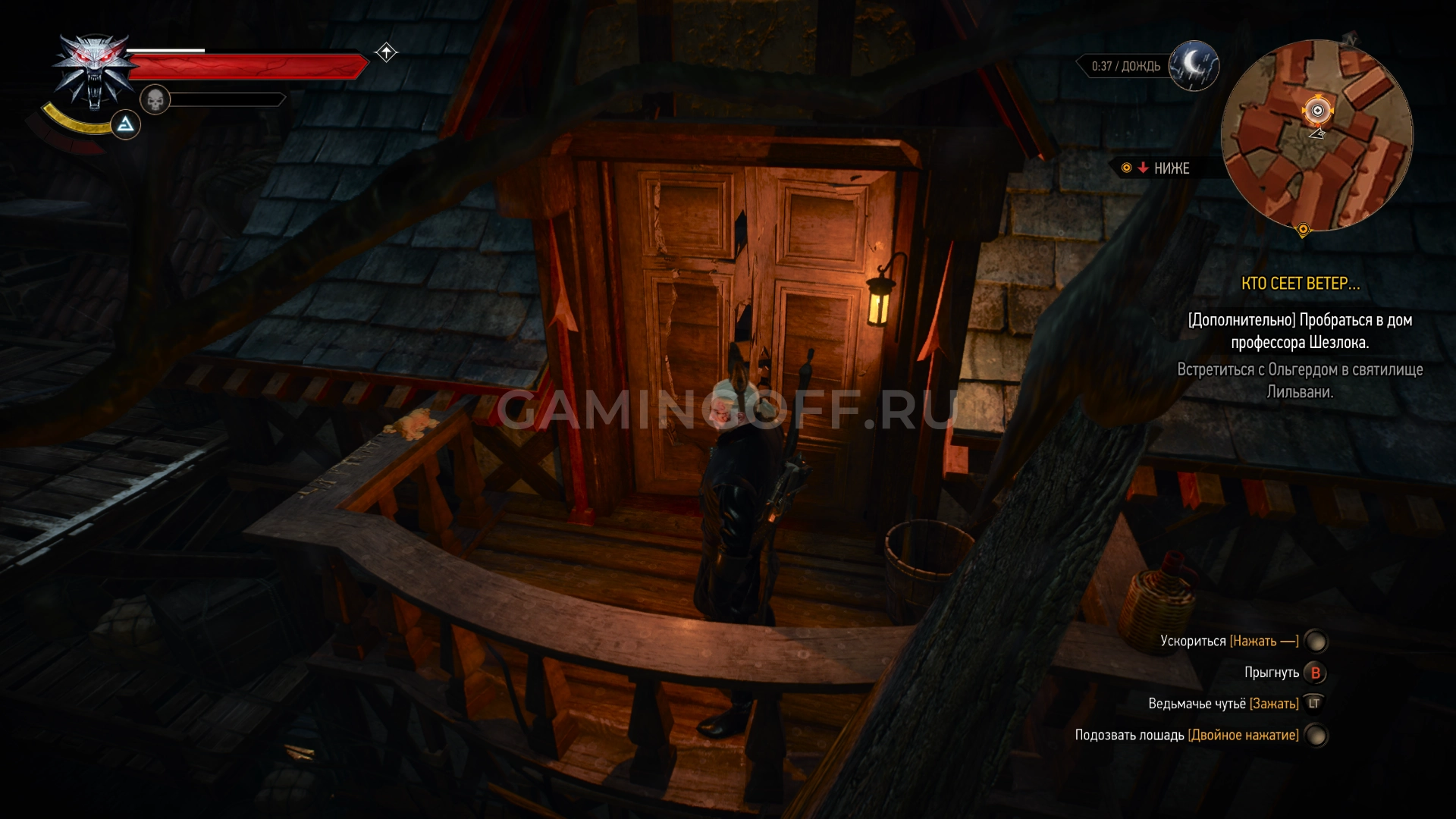Select the quest title Кто сеет ветер

(x=1300, y=284)
